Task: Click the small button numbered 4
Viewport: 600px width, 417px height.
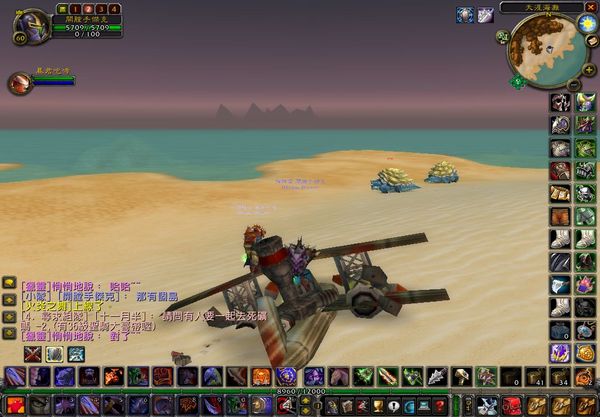Action: point(115,9)
